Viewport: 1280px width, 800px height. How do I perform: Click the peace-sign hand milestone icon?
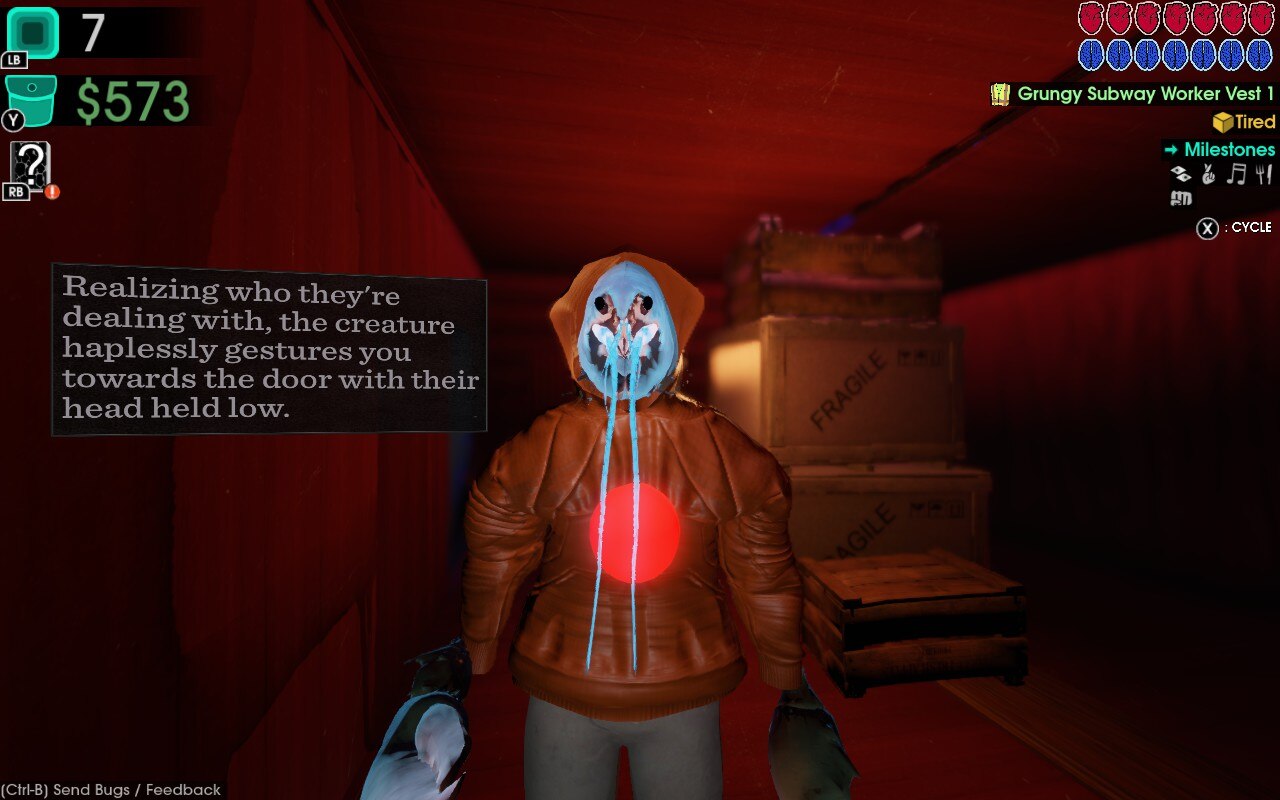1208,173
